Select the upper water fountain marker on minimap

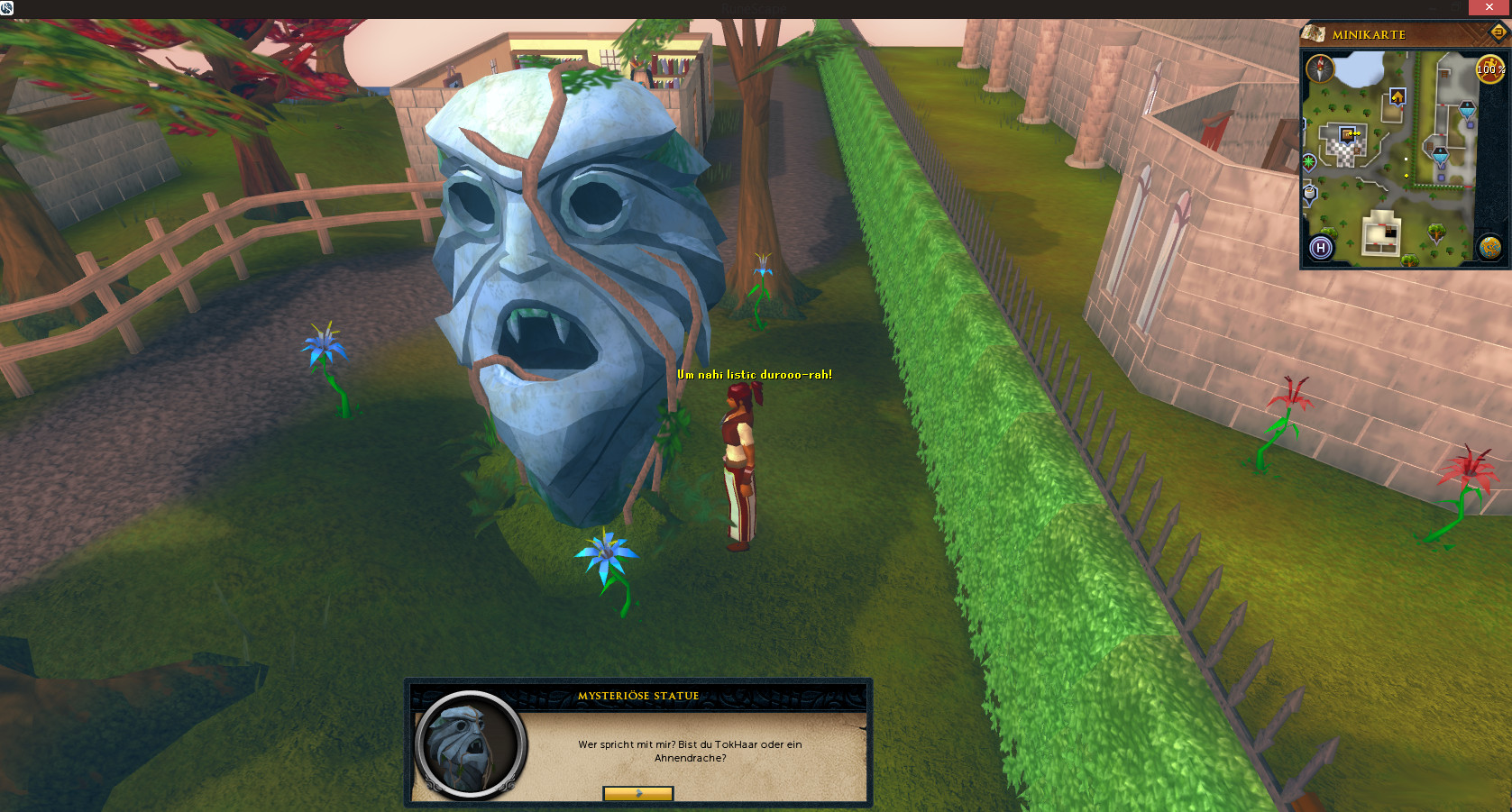coord(1467,111)
